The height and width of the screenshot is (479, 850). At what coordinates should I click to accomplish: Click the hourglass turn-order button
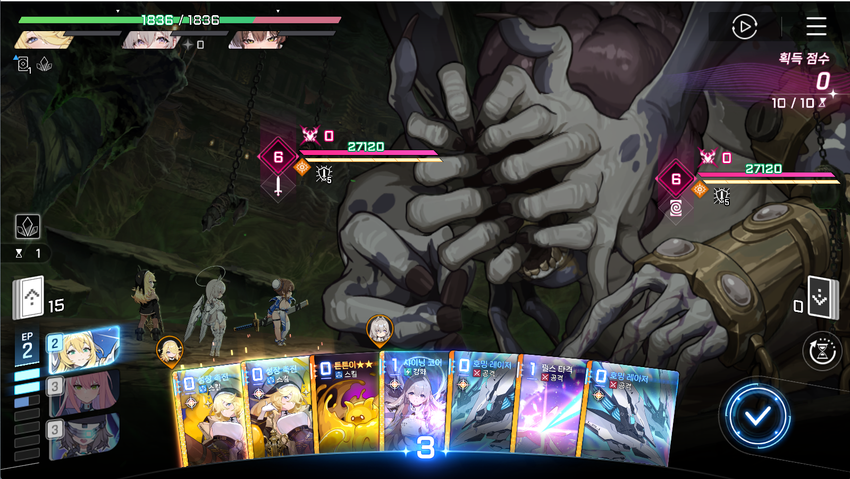click(821, 351)
